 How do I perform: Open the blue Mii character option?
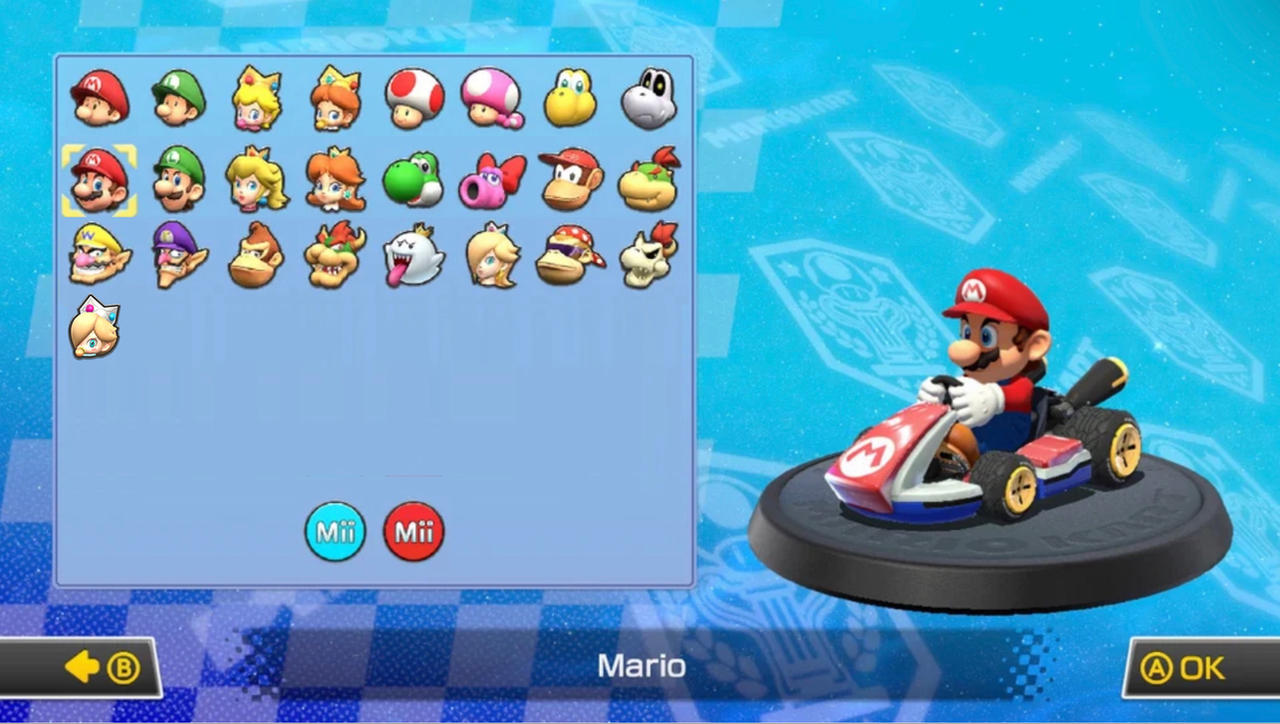335,531
